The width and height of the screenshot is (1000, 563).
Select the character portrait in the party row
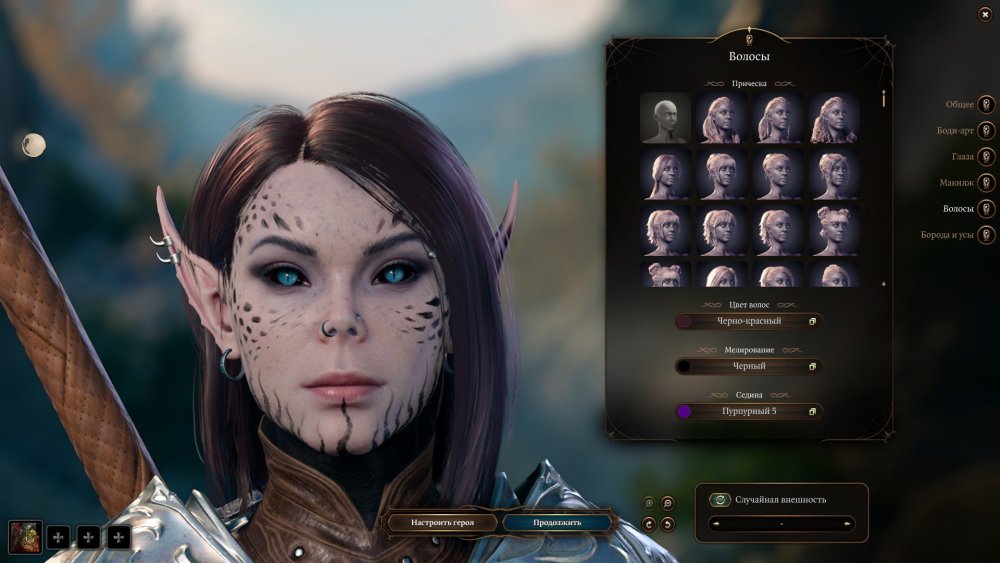pyautogui.click(x=25, y=537)
